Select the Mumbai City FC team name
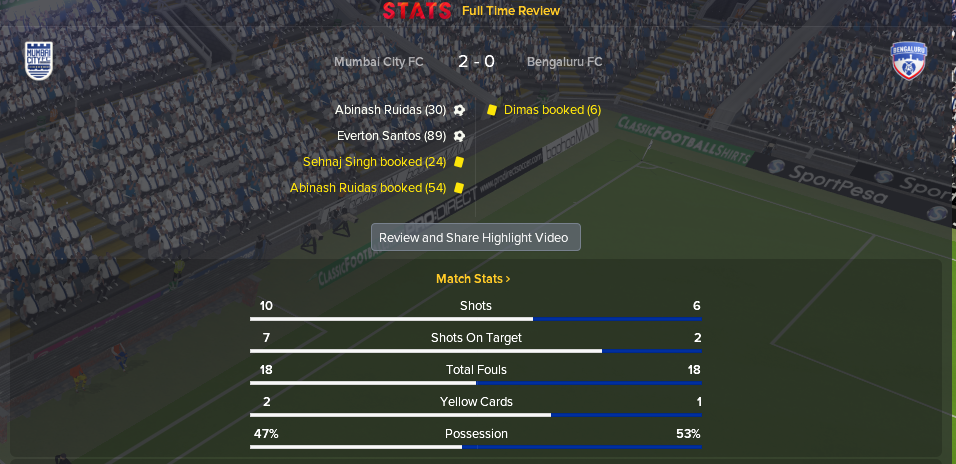The width and height of the screenshot is (956, 464). click(x=379, y=62)
